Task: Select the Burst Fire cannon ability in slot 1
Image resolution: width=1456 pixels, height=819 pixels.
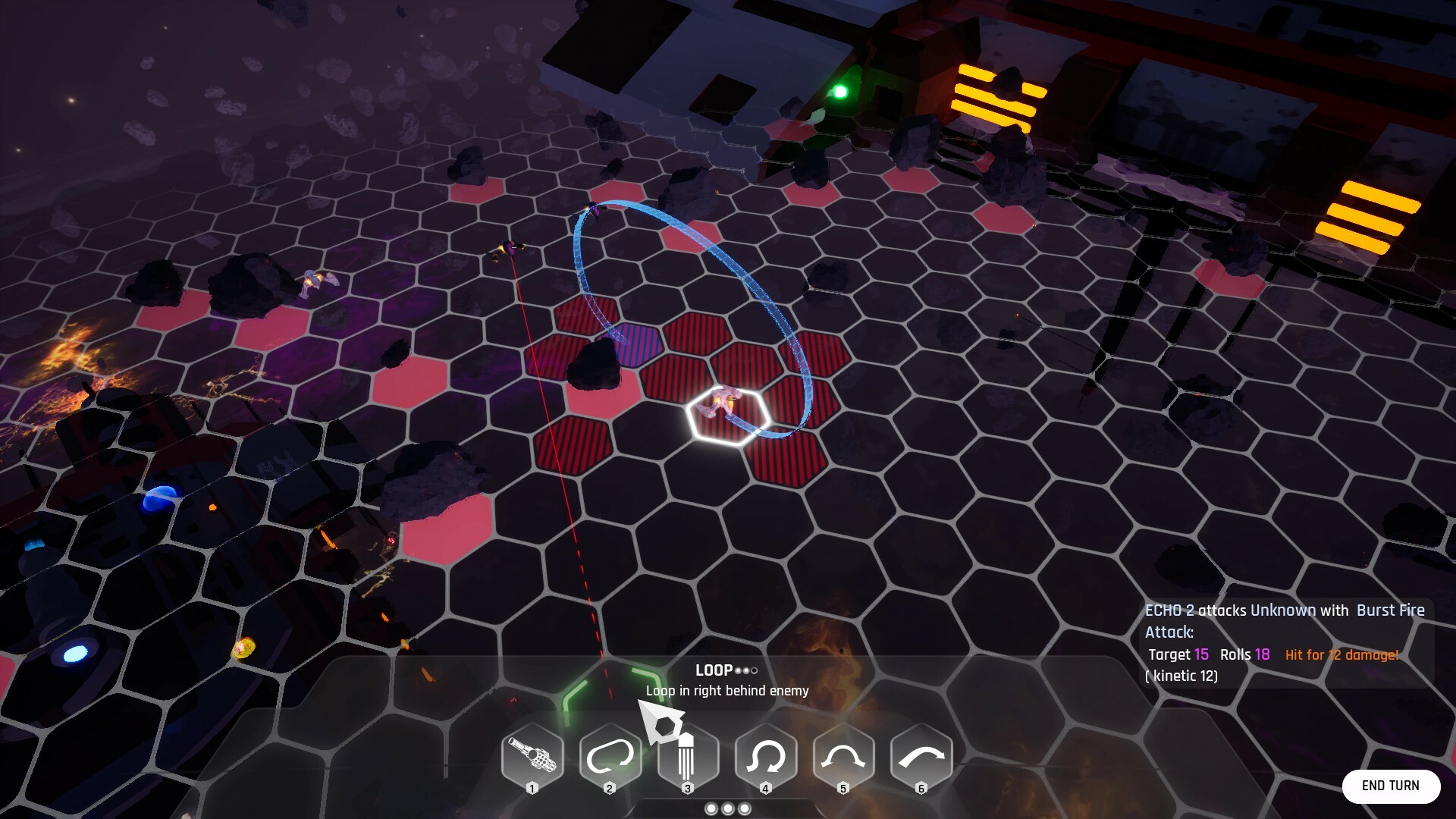Action: pyautogui.click(x=533, y=754)
